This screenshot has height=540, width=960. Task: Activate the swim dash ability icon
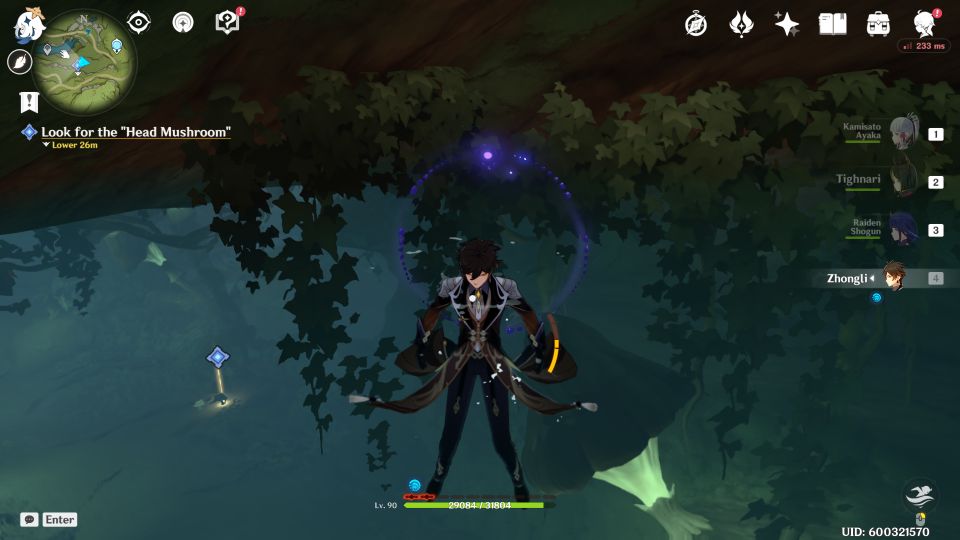tap(920, 494)
